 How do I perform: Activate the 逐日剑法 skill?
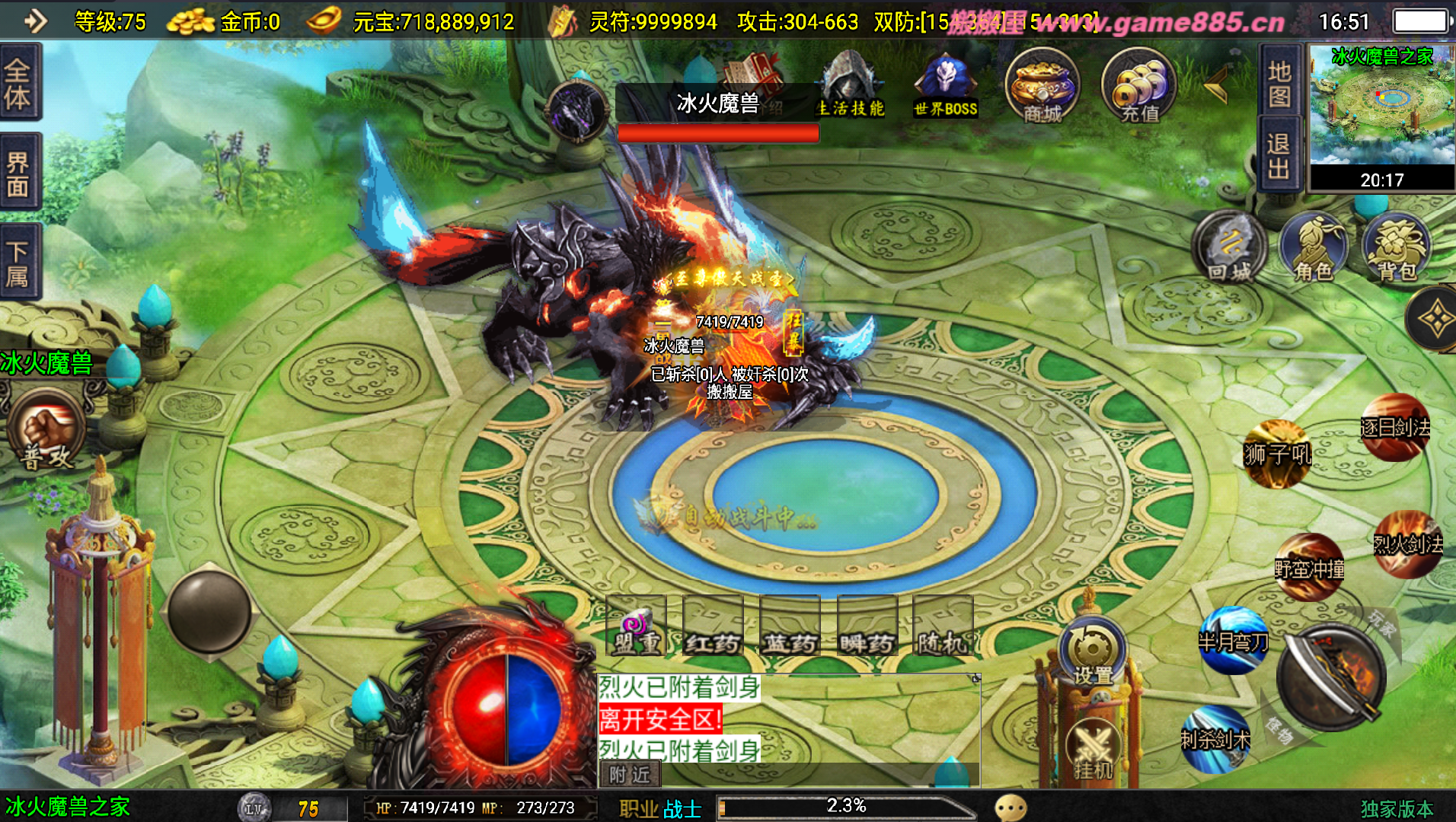point(1395,426)
